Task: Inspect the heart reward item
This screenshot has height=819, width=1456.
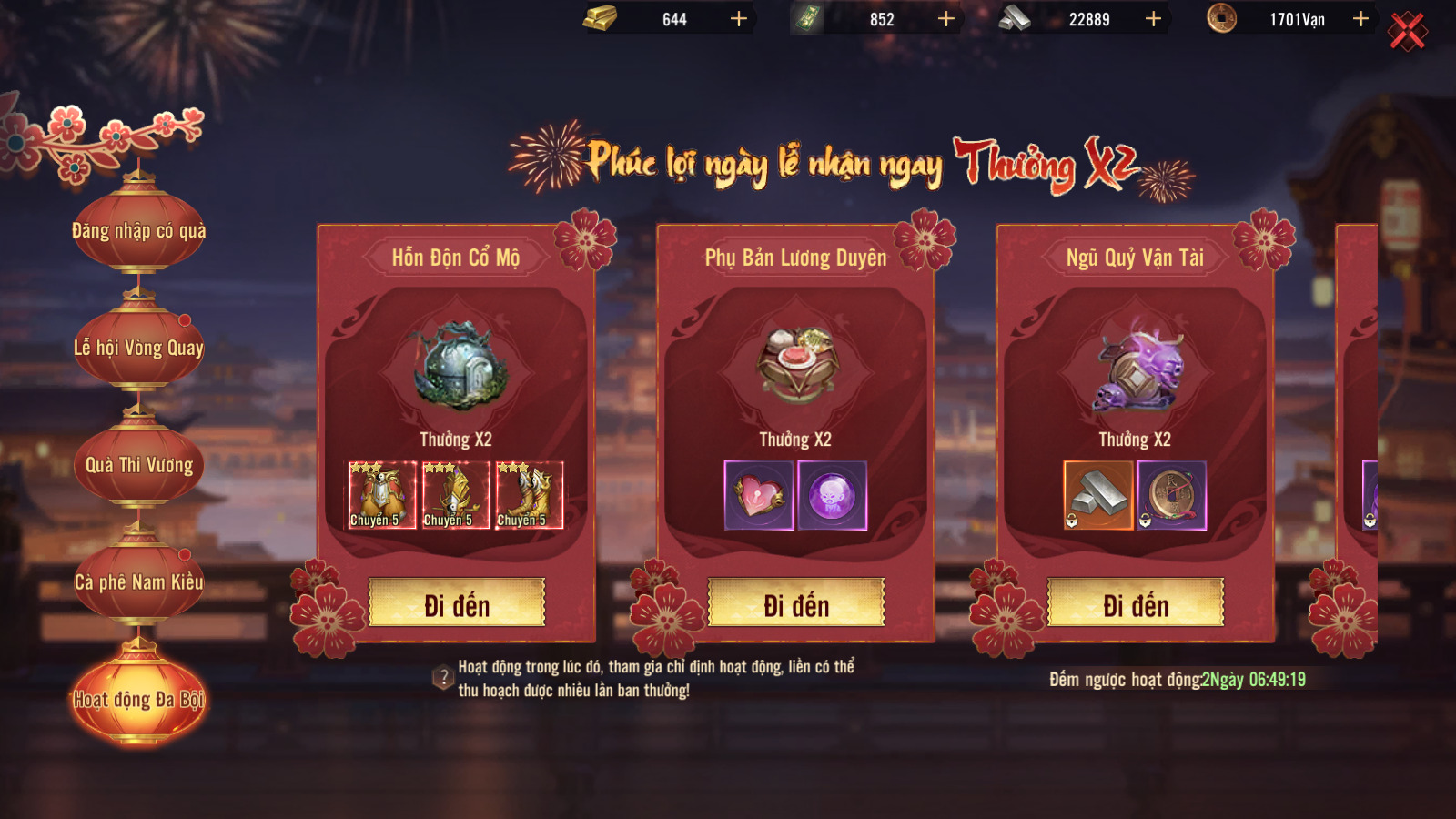Action: (x=759, y=495)
